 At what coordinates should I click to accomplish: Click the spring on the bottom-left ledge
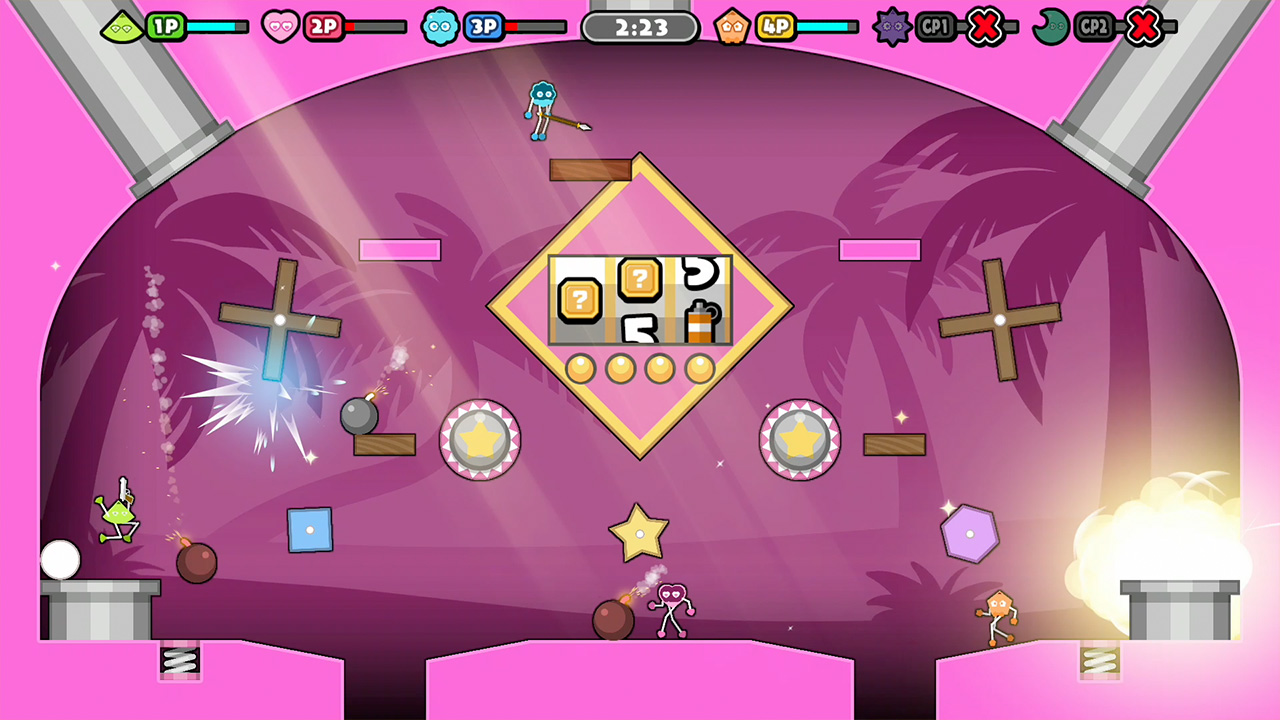pos(180,660)
